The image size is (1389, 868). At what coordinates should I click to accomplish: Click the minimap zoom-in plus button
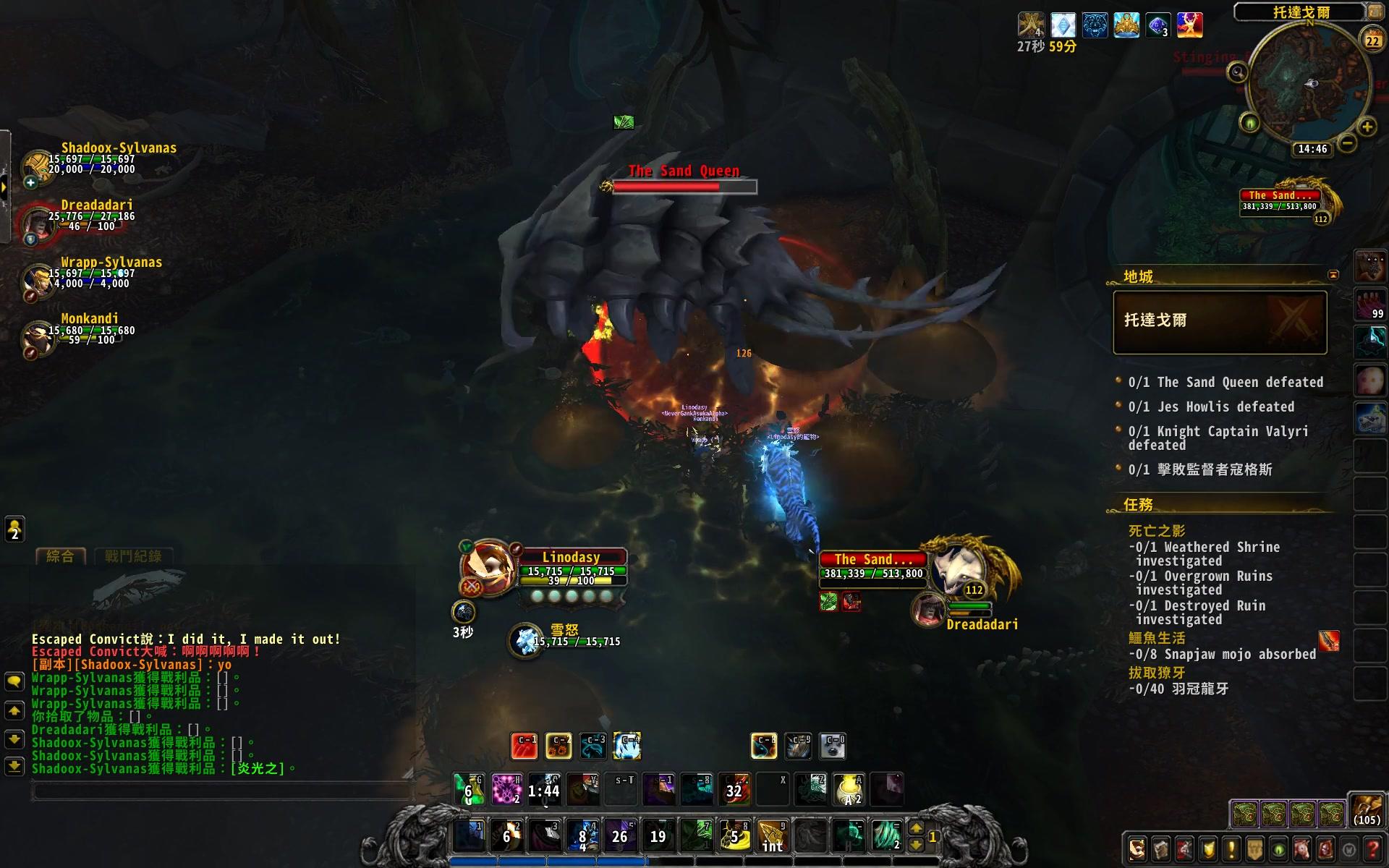point(1366,127)
